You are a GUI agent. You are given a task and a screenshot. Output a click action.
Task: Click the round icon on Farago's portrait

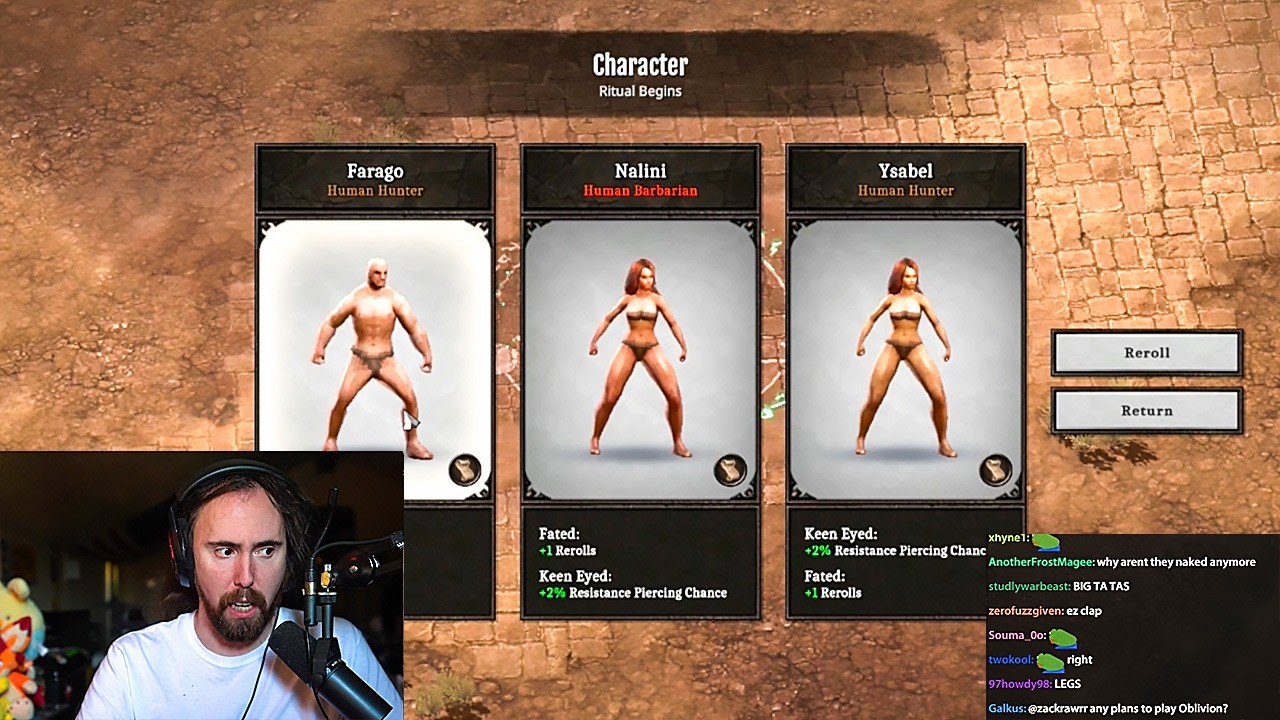point(465,470)
